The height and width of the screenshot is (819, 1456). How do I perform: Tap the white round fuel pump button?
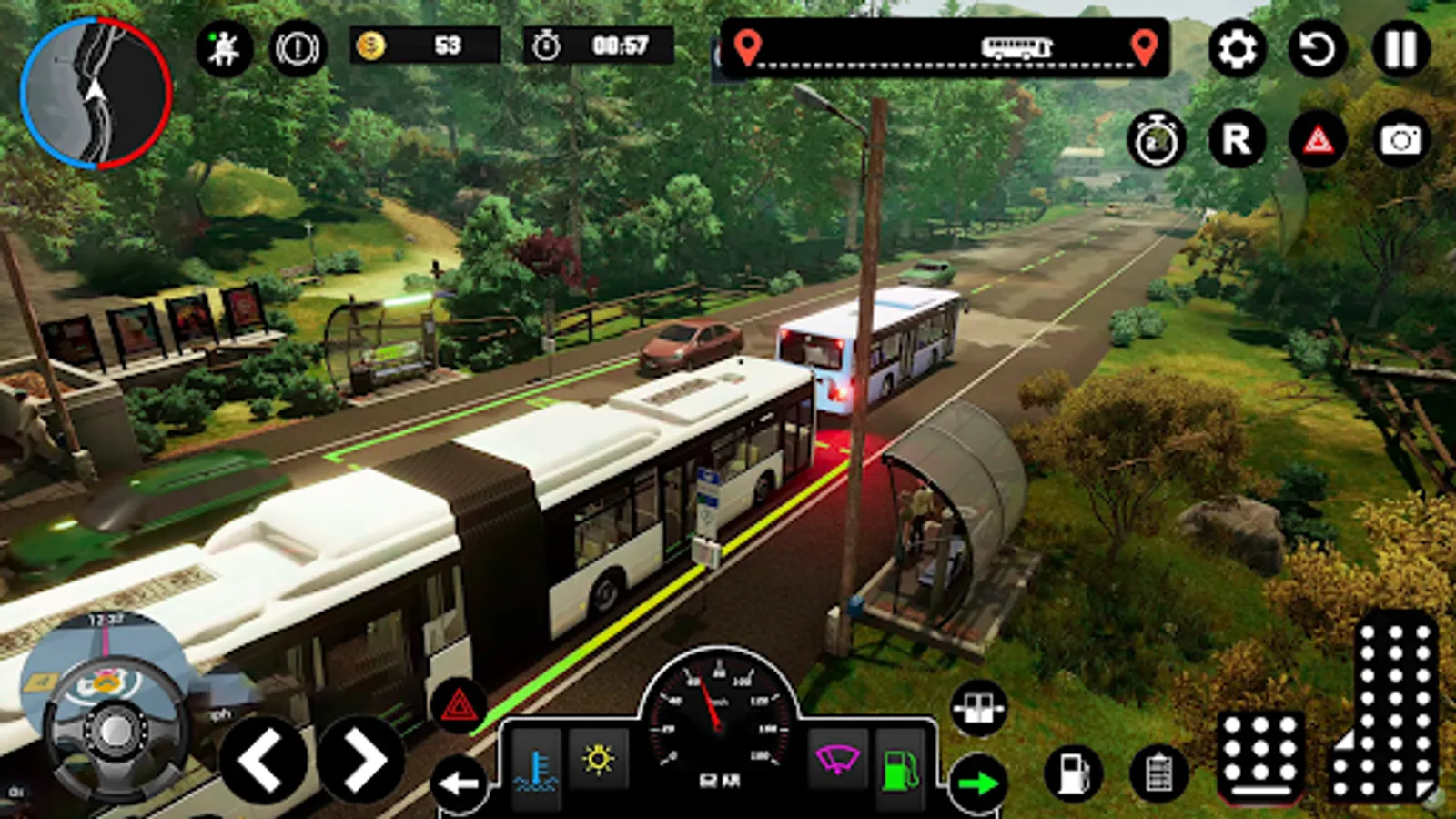tap(1074, 773)
